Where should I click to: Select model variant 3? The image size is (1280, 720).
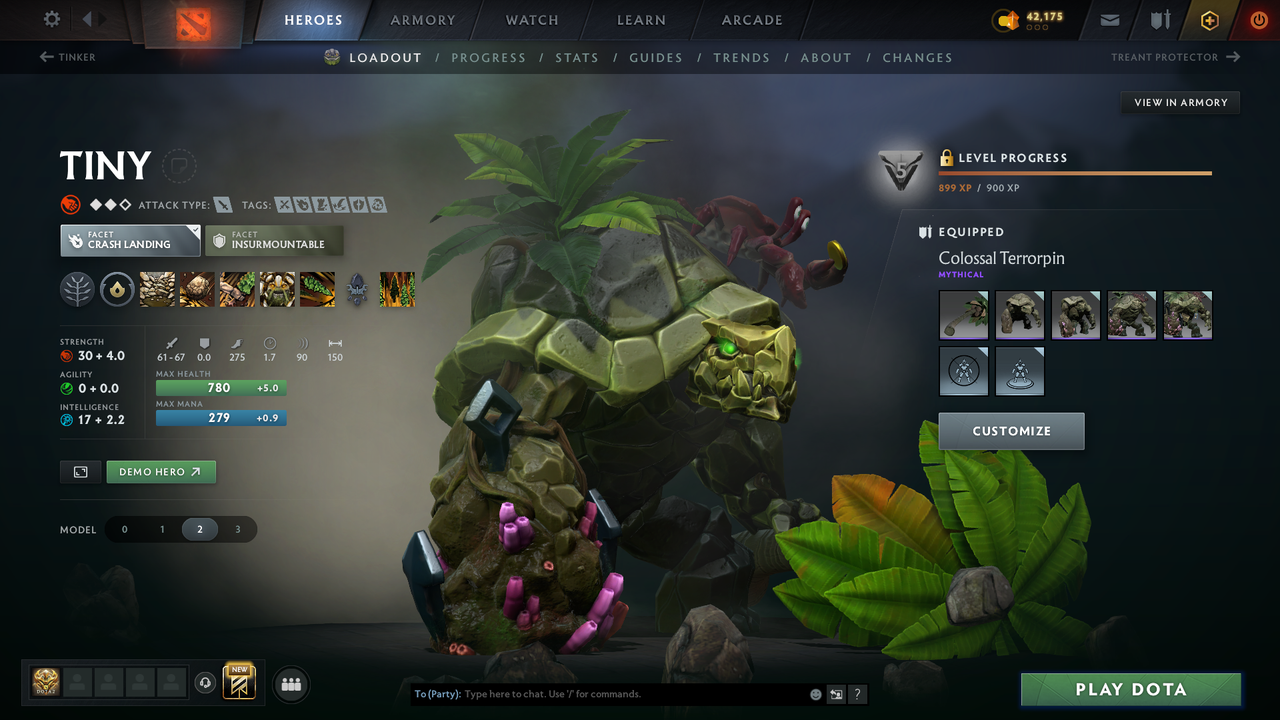[x=237, y=529]
